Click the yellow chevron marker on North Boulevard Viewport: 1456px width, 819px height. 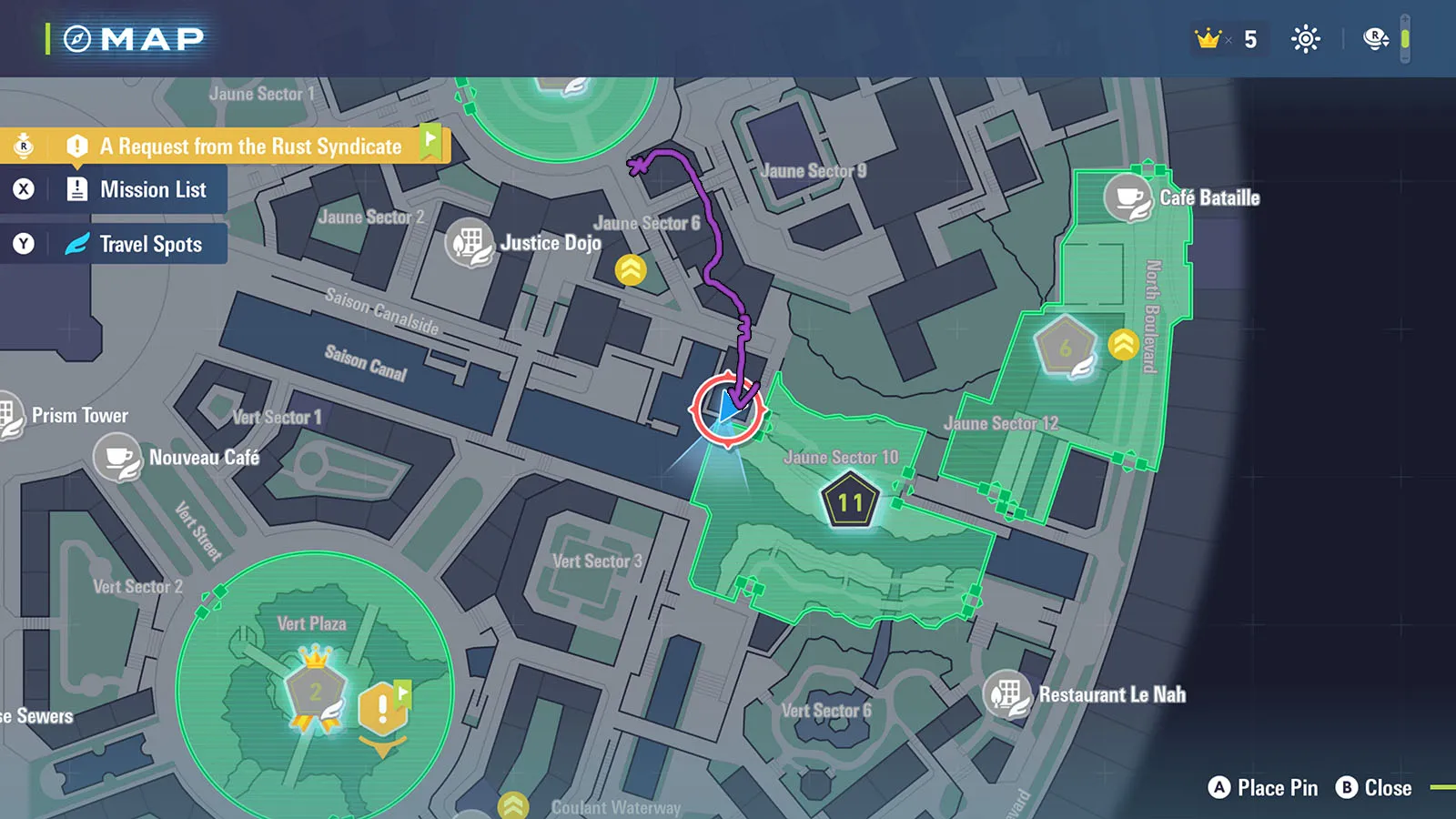1124,344
